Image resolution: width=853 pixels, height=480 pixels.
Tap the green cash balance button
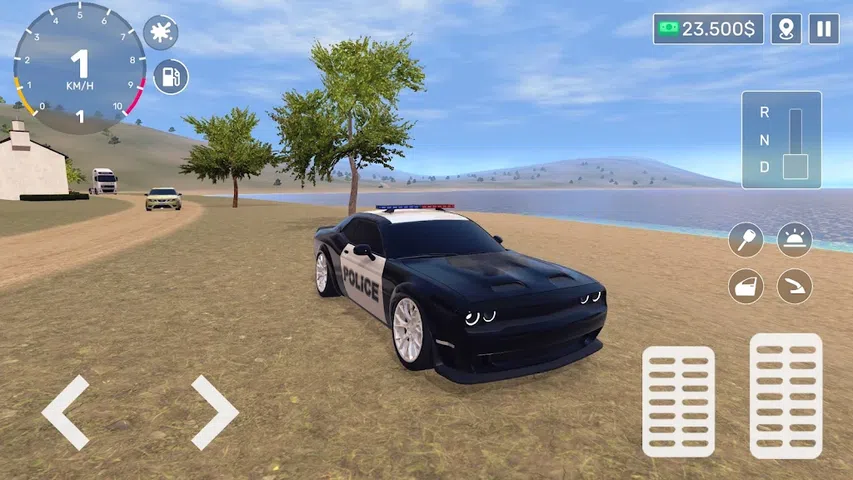tap(708, 29)
